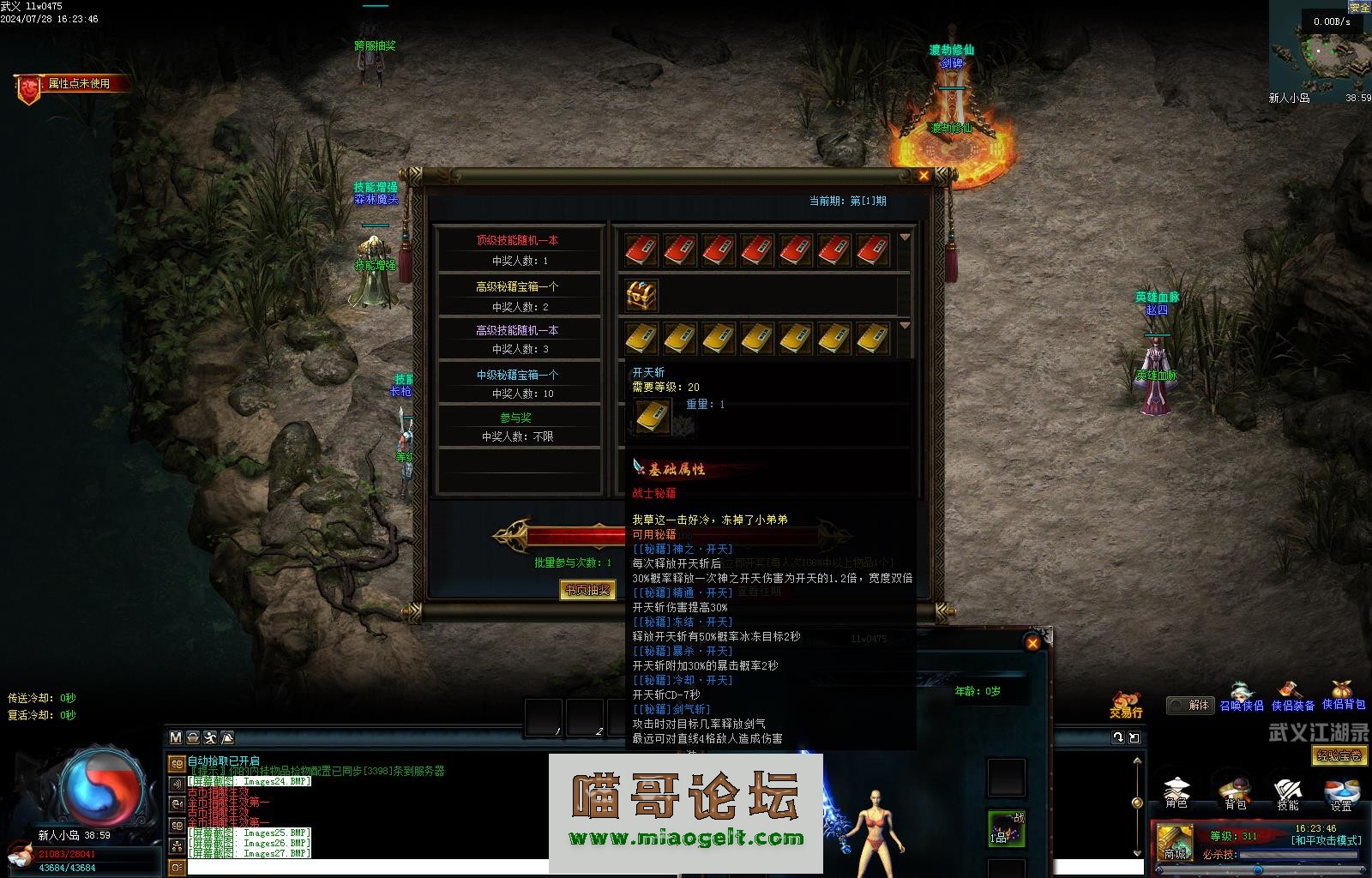Click the treasure chest reward icon

click(641, 296)
